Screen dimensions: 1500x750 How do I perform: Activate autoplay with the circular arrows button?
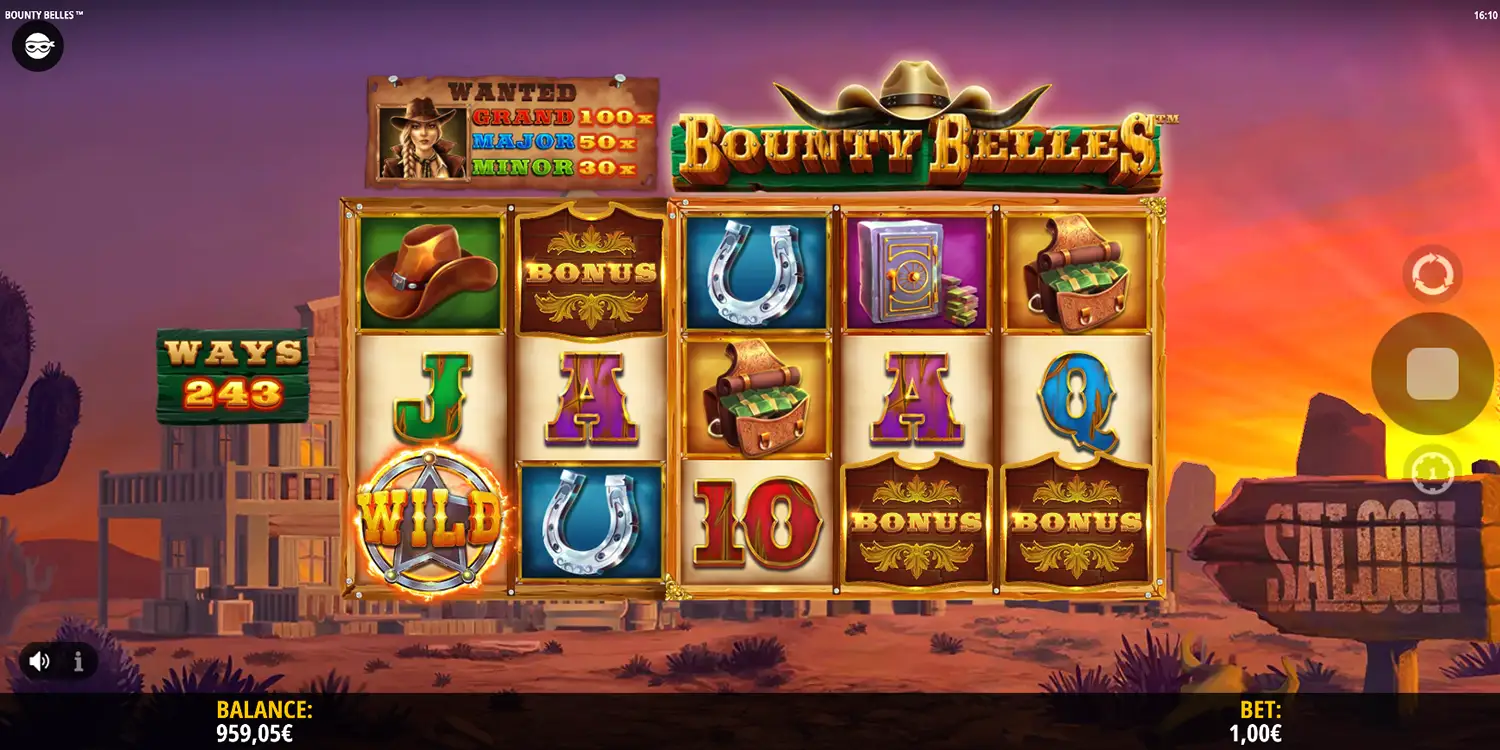(1432, 274)
